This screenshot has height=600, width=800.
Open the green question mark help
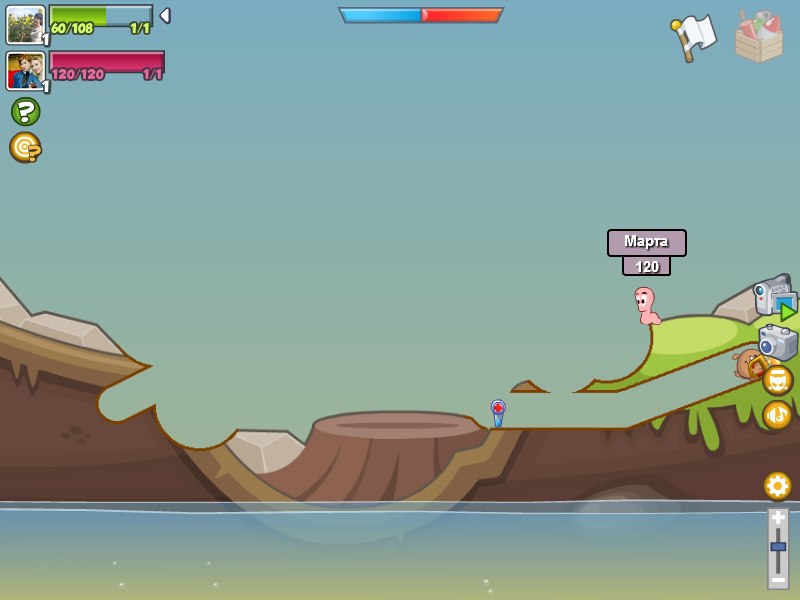25,111
